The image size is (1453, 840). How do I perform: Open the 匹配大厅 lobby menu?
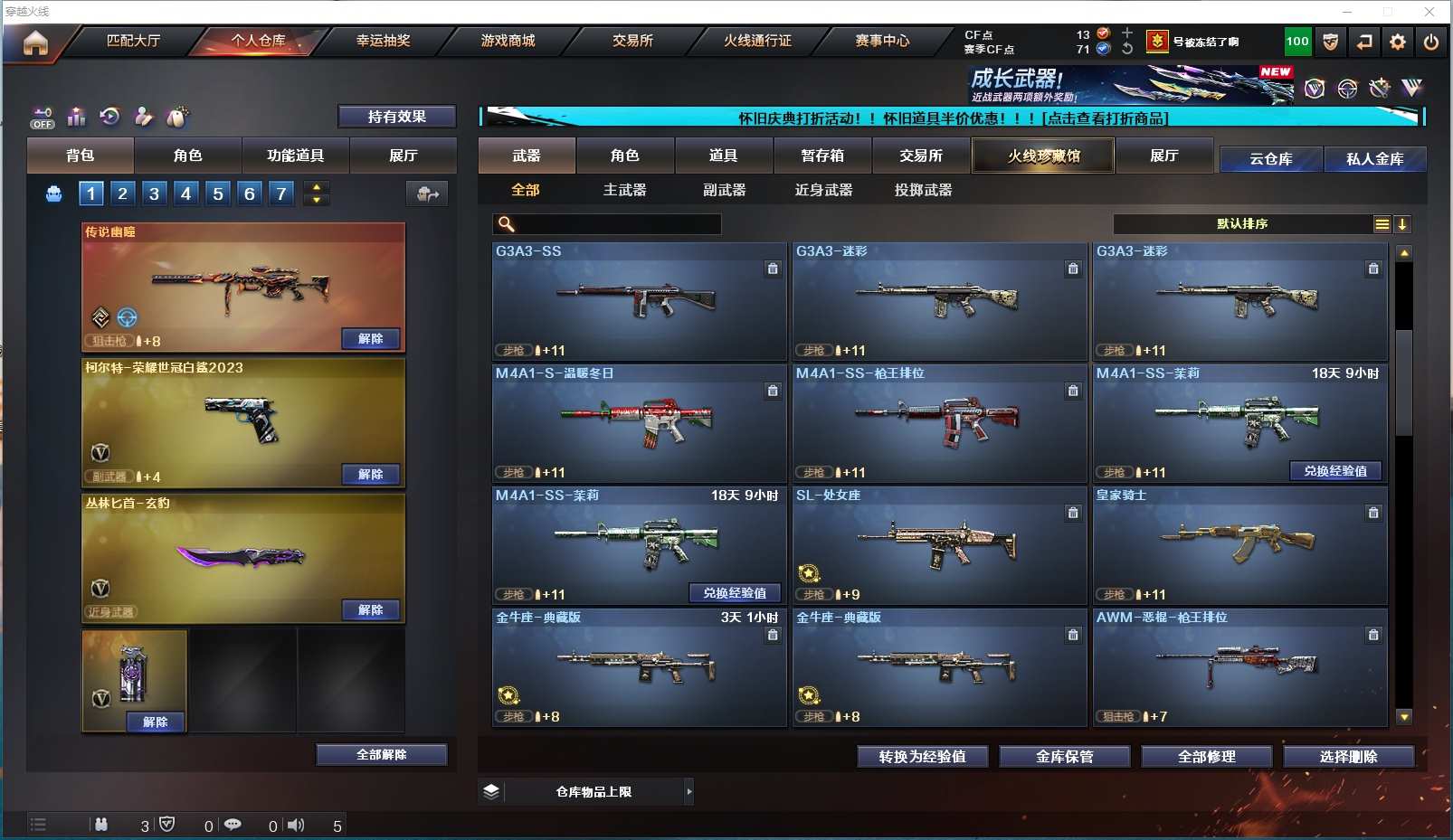click(133, 41)
